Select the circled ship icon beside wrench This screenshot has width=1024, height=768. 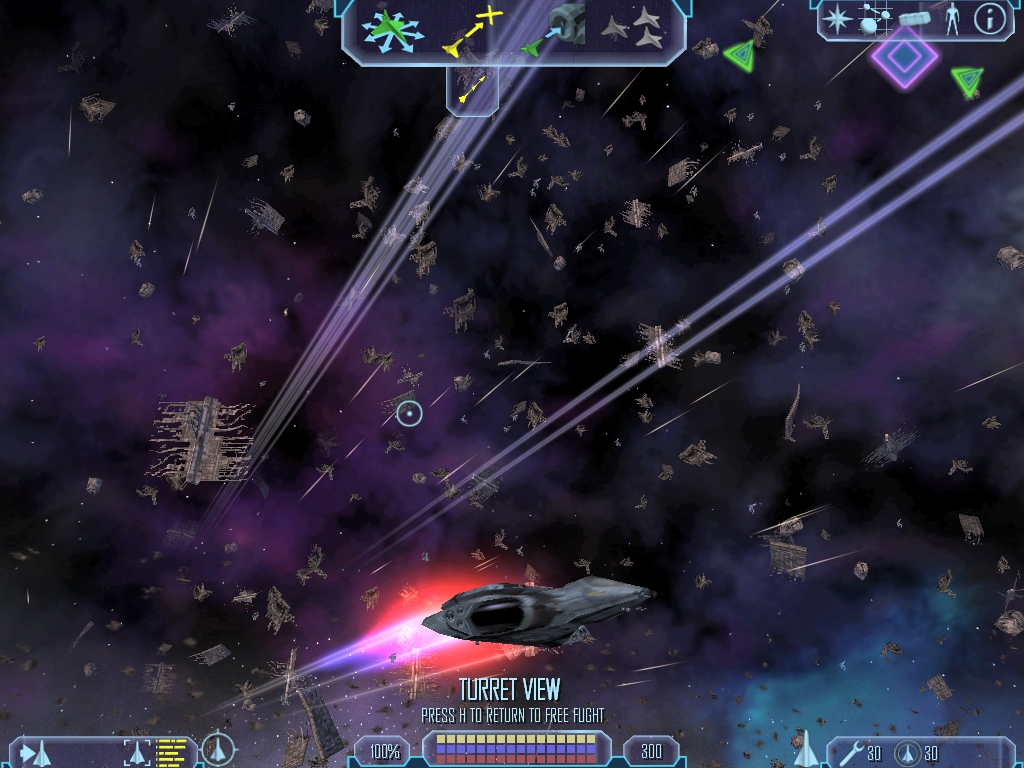(907, 752)
